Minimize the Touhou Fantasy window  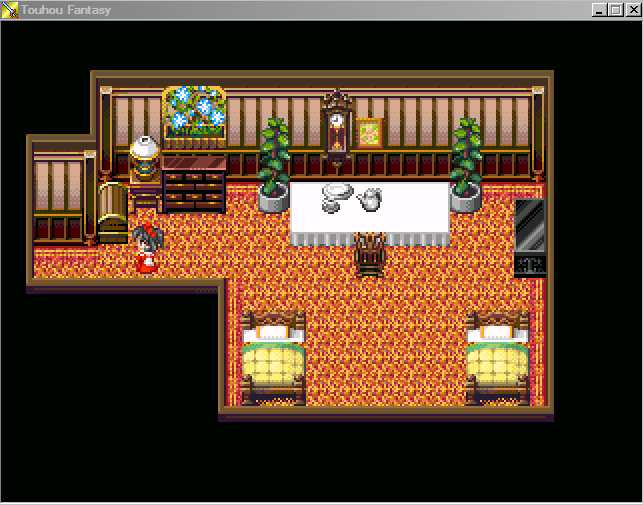coord(600,9)
